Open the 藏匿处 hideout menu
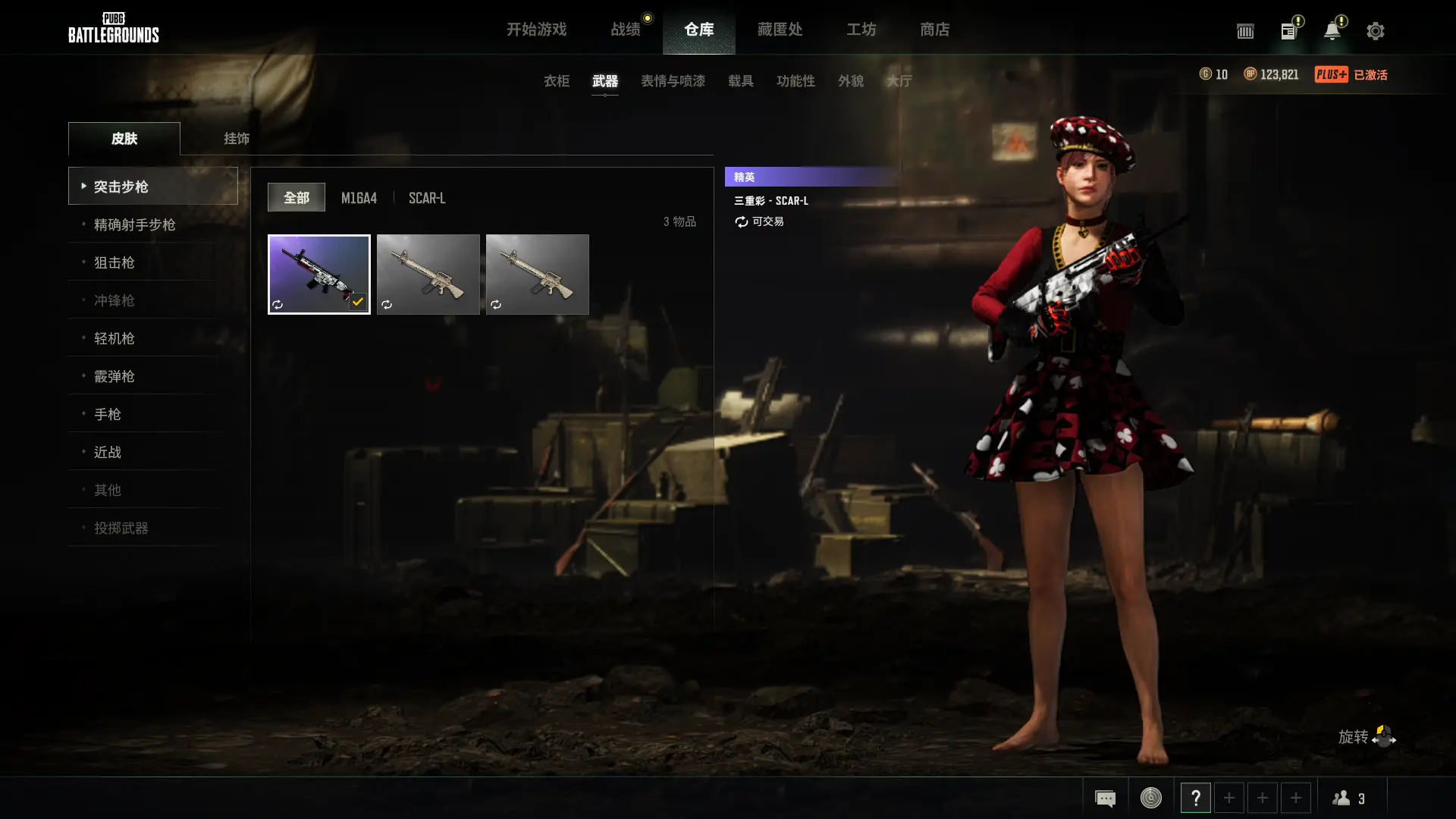The width and height of the screenshot is (1456, 819). tap(780, 30)
